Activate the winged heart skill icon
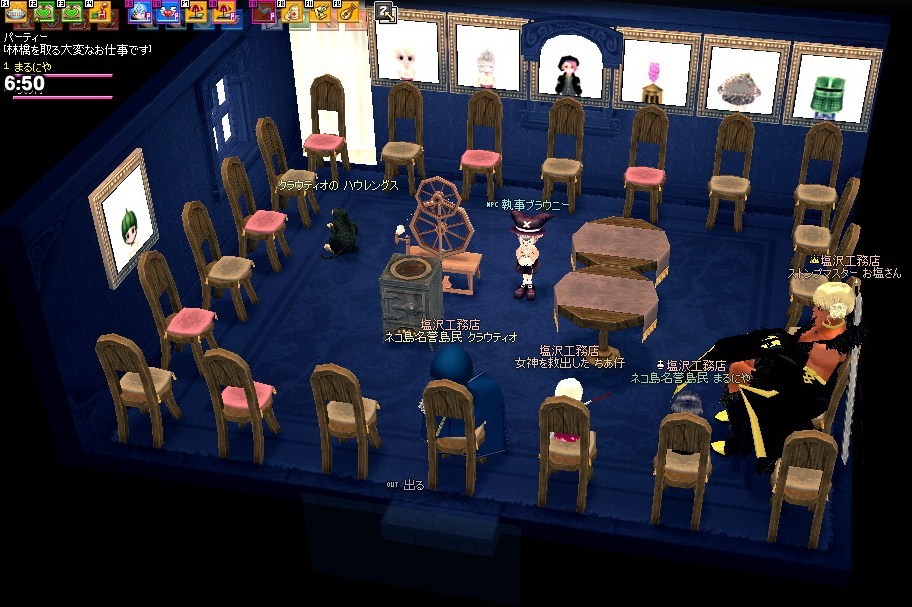The height and width of the screenshot is (607, 912). coord(168,13)
